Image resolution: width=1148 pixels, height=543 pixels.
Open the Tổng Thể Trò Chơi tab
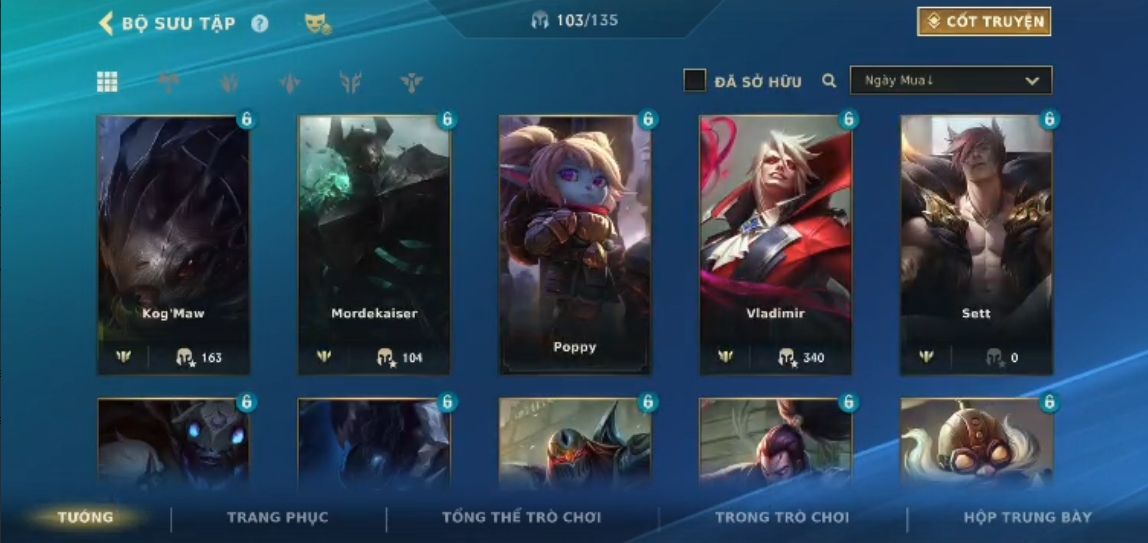pos(521,517)
